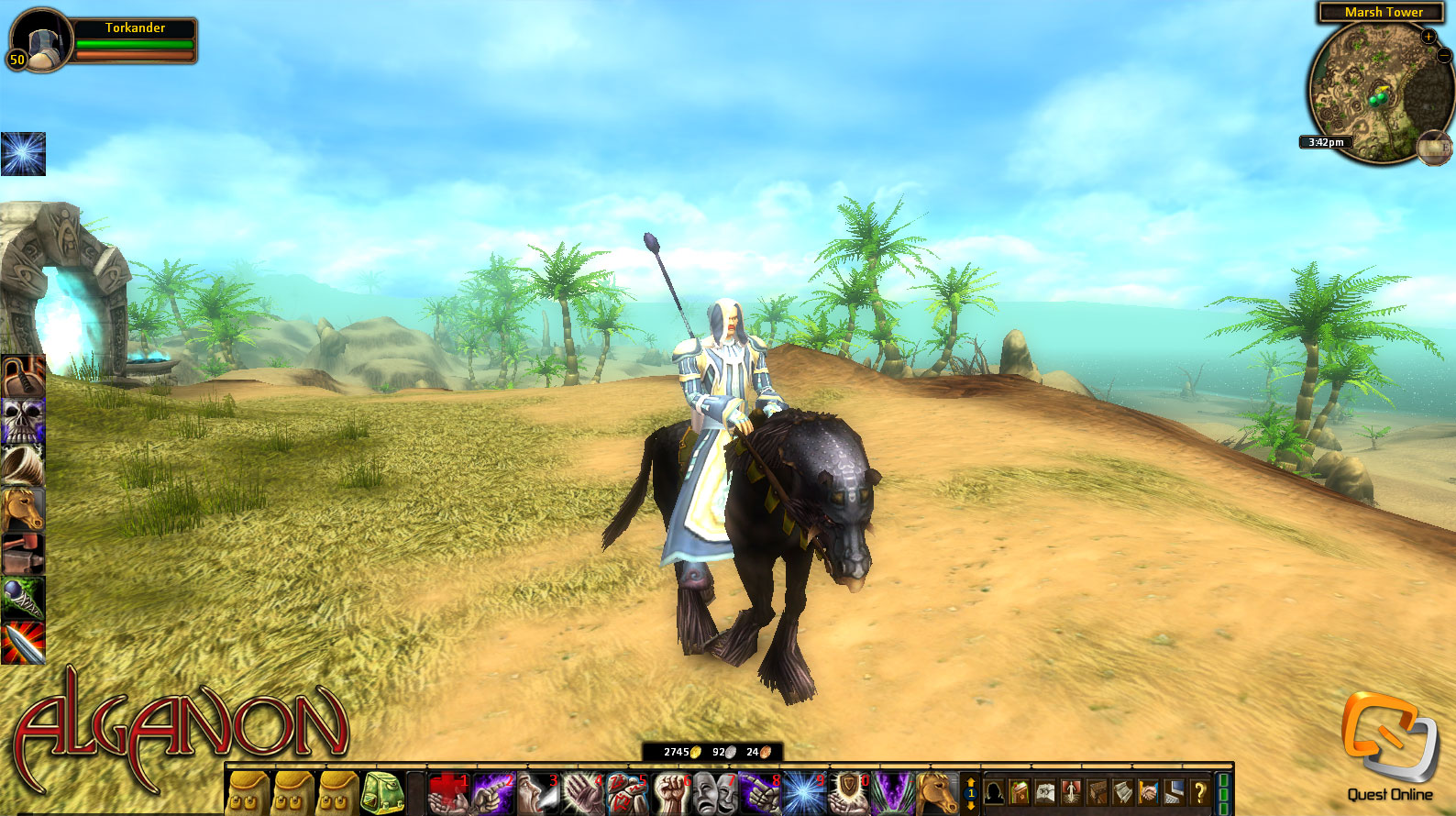Zoom out on the minimap with the minus button
1456x816 pixels.
pos(1445,56)
